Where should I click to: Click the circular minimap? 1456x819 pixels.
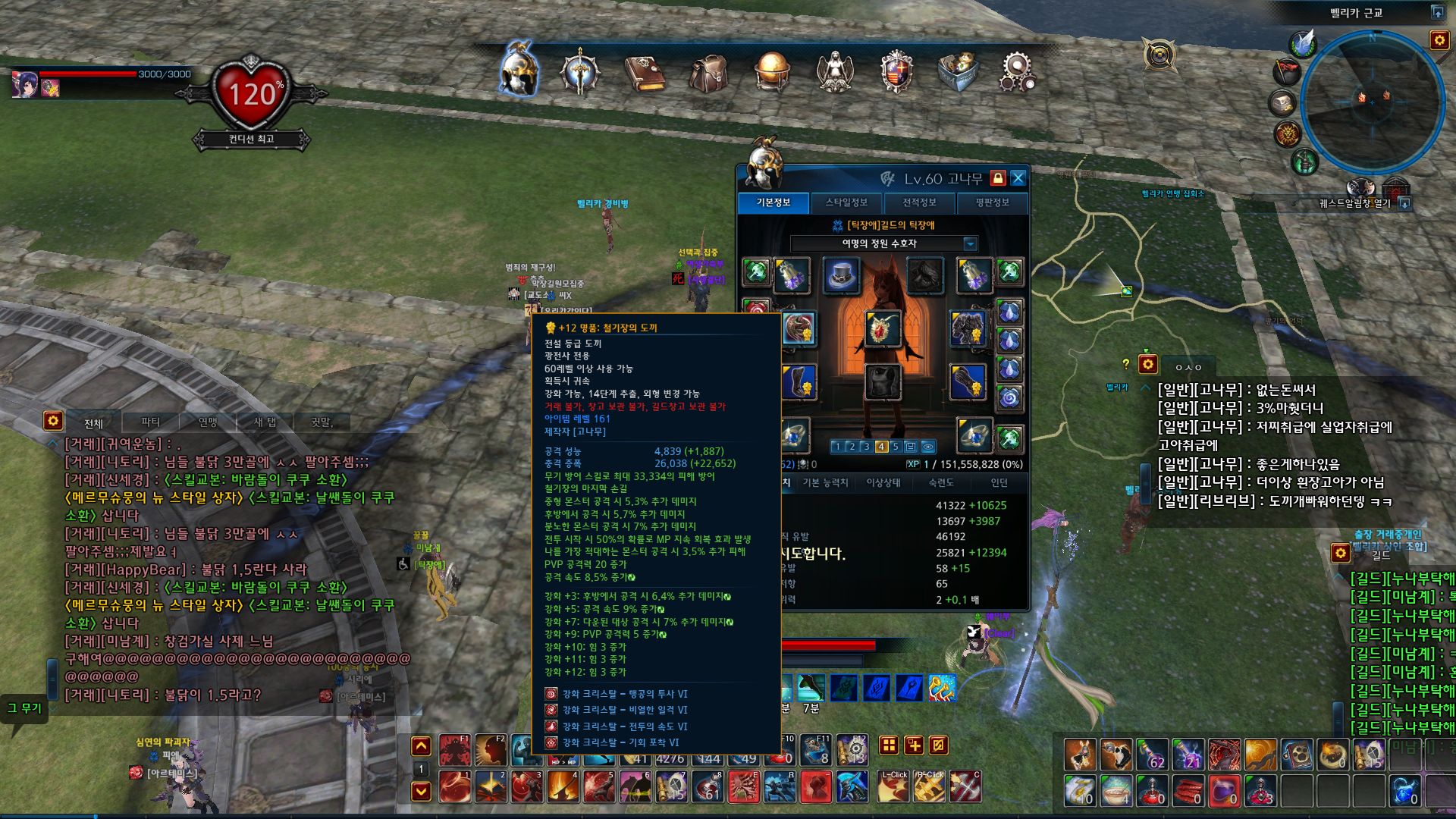1372,102
